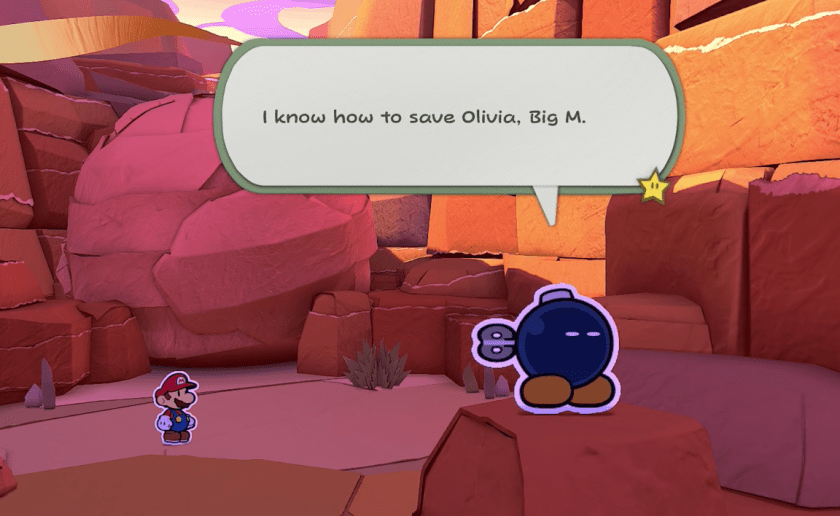Click the star icon to continue dialogue

click(x=653, y=185)
